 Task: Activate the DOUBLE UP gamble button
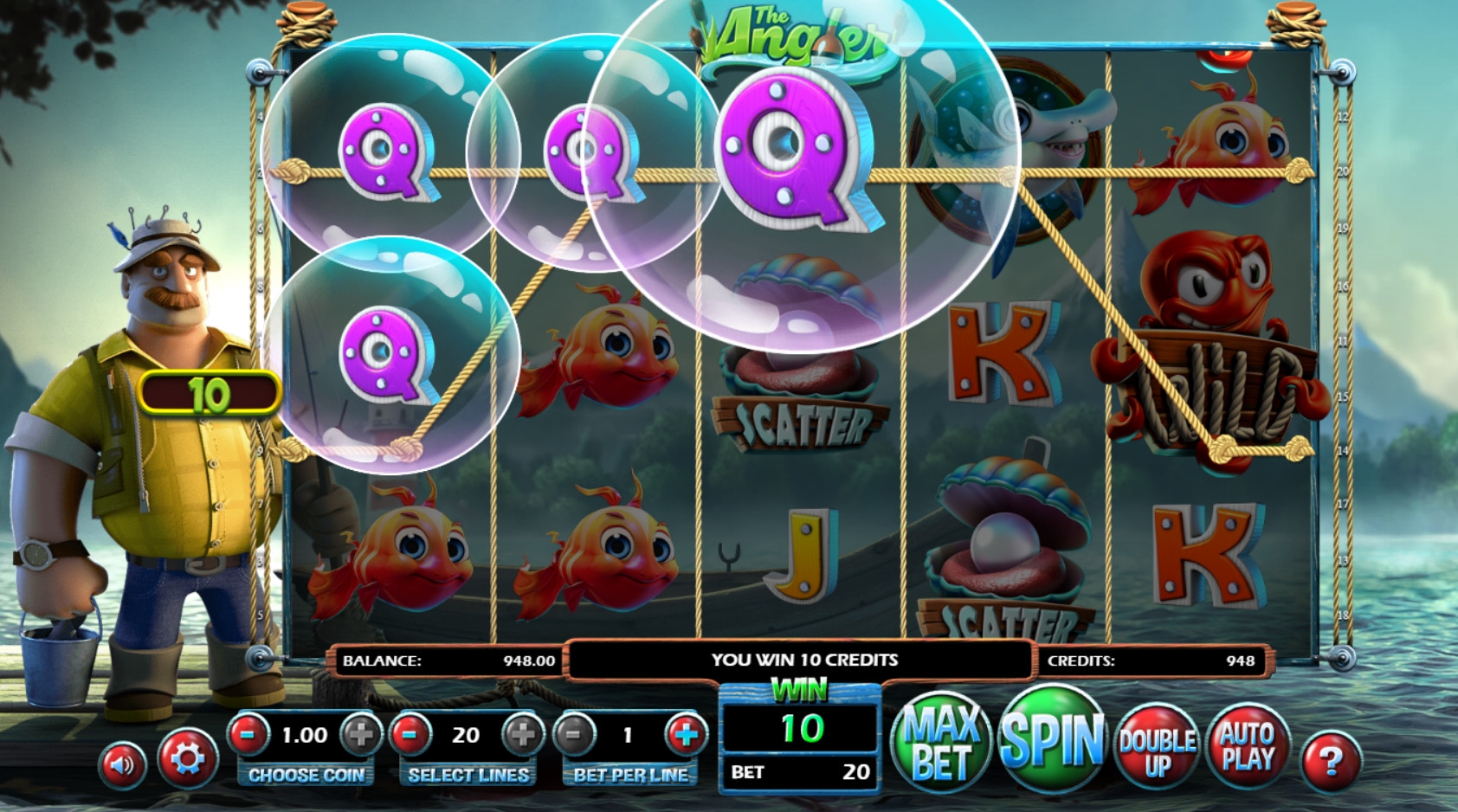click(1157, 750)
